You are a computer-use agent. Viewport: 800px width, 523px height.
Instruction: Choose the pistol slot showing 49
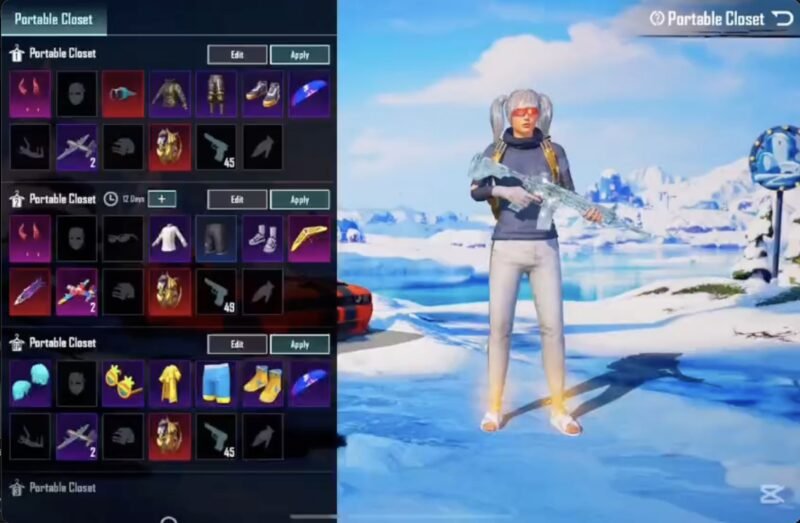click(216, 291)
